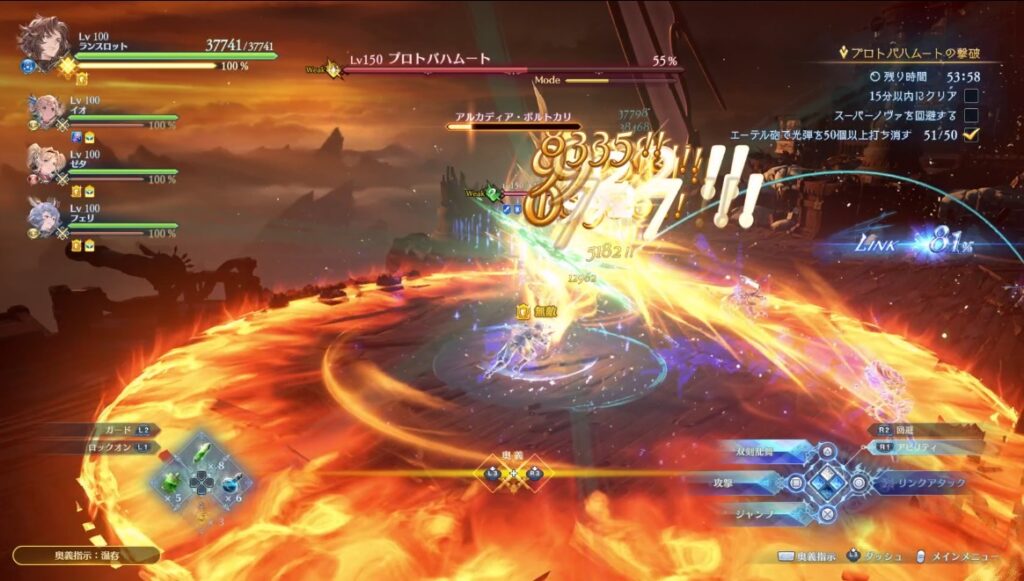Click the 奥義 skybound art gauge icon
1024x581 pixels.
[x=513, y=474]
